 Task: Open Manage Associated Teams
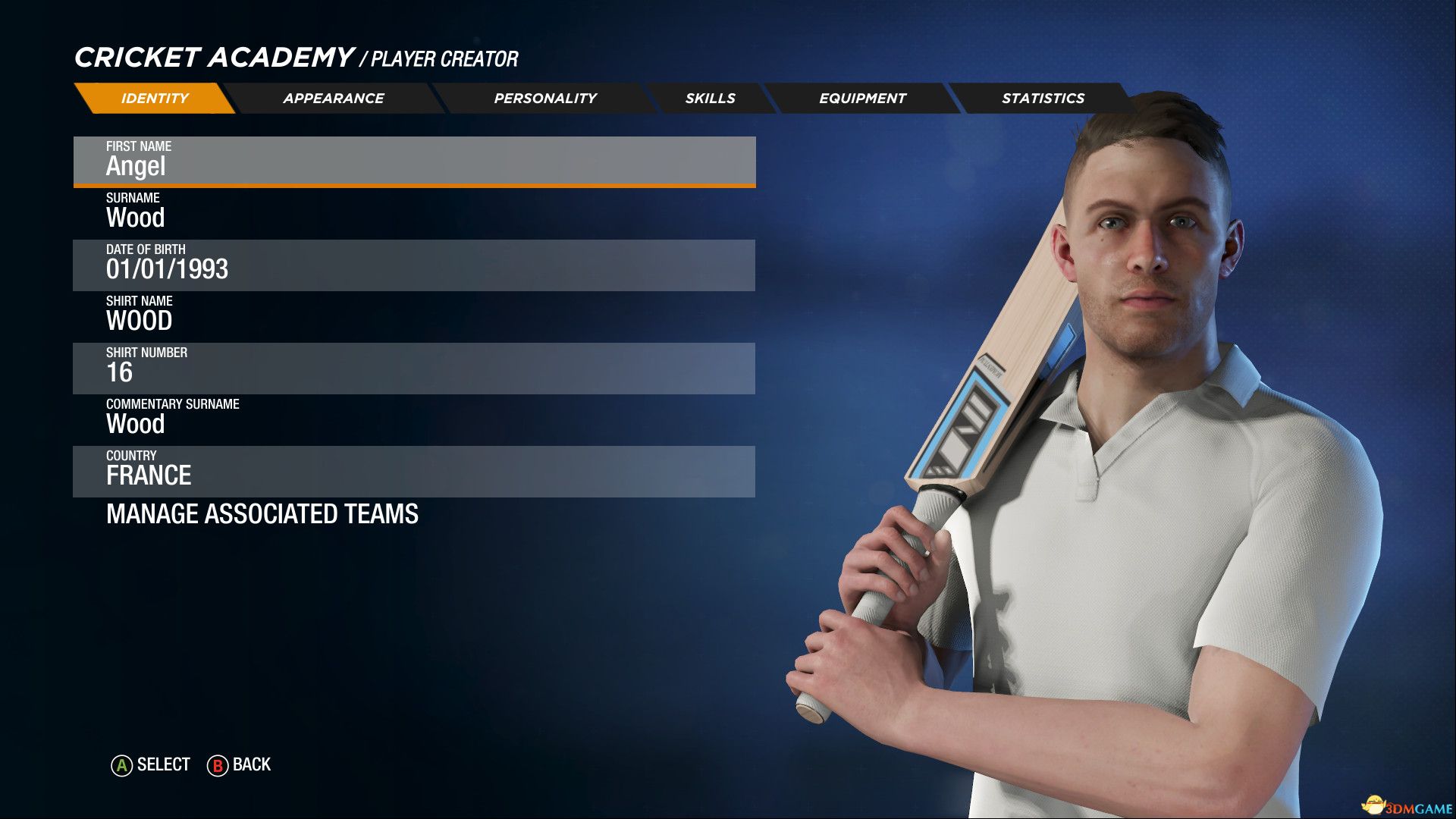point(262,514)
